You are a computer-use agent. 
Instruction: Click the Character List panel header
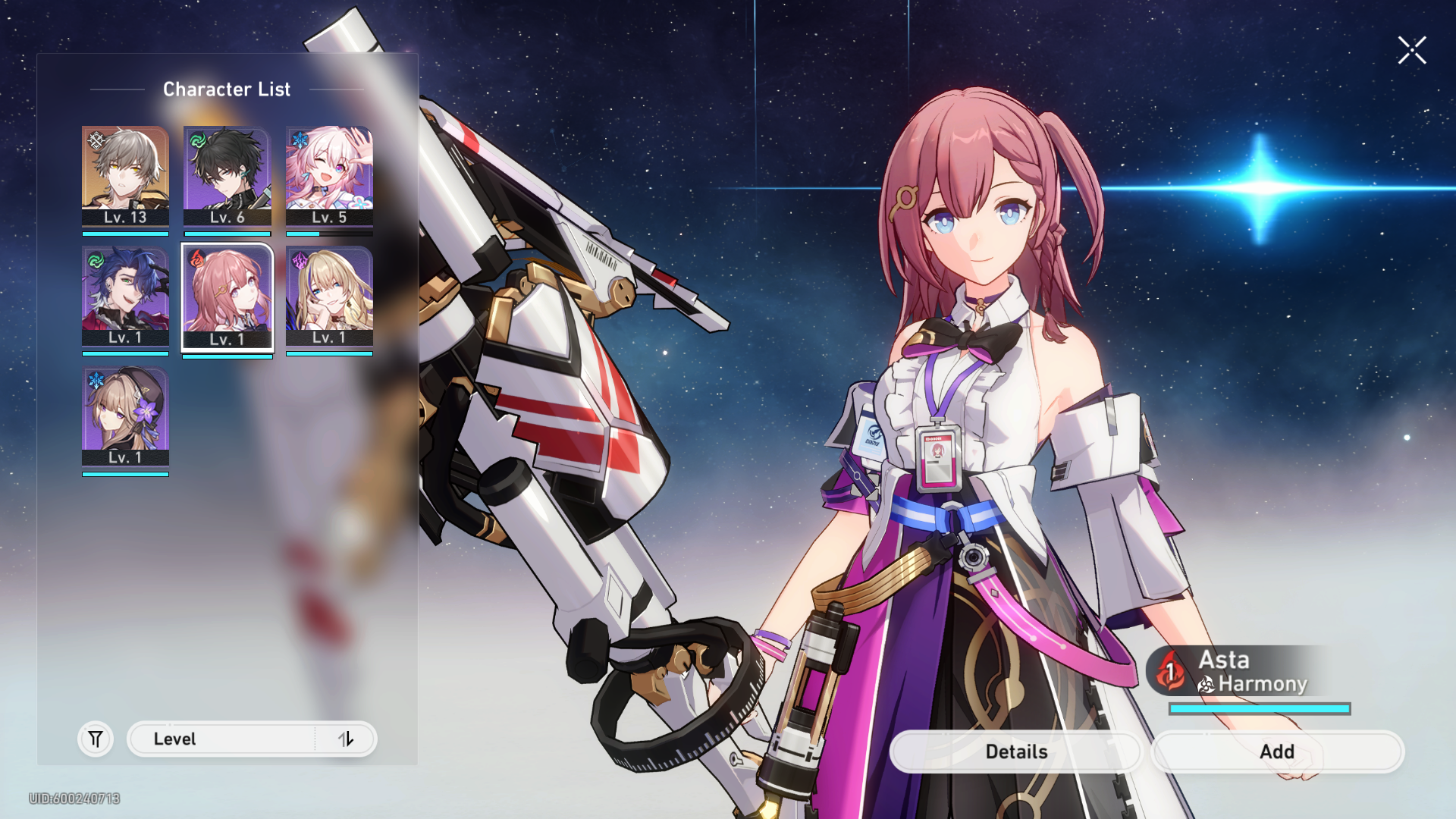coord(227,89)
